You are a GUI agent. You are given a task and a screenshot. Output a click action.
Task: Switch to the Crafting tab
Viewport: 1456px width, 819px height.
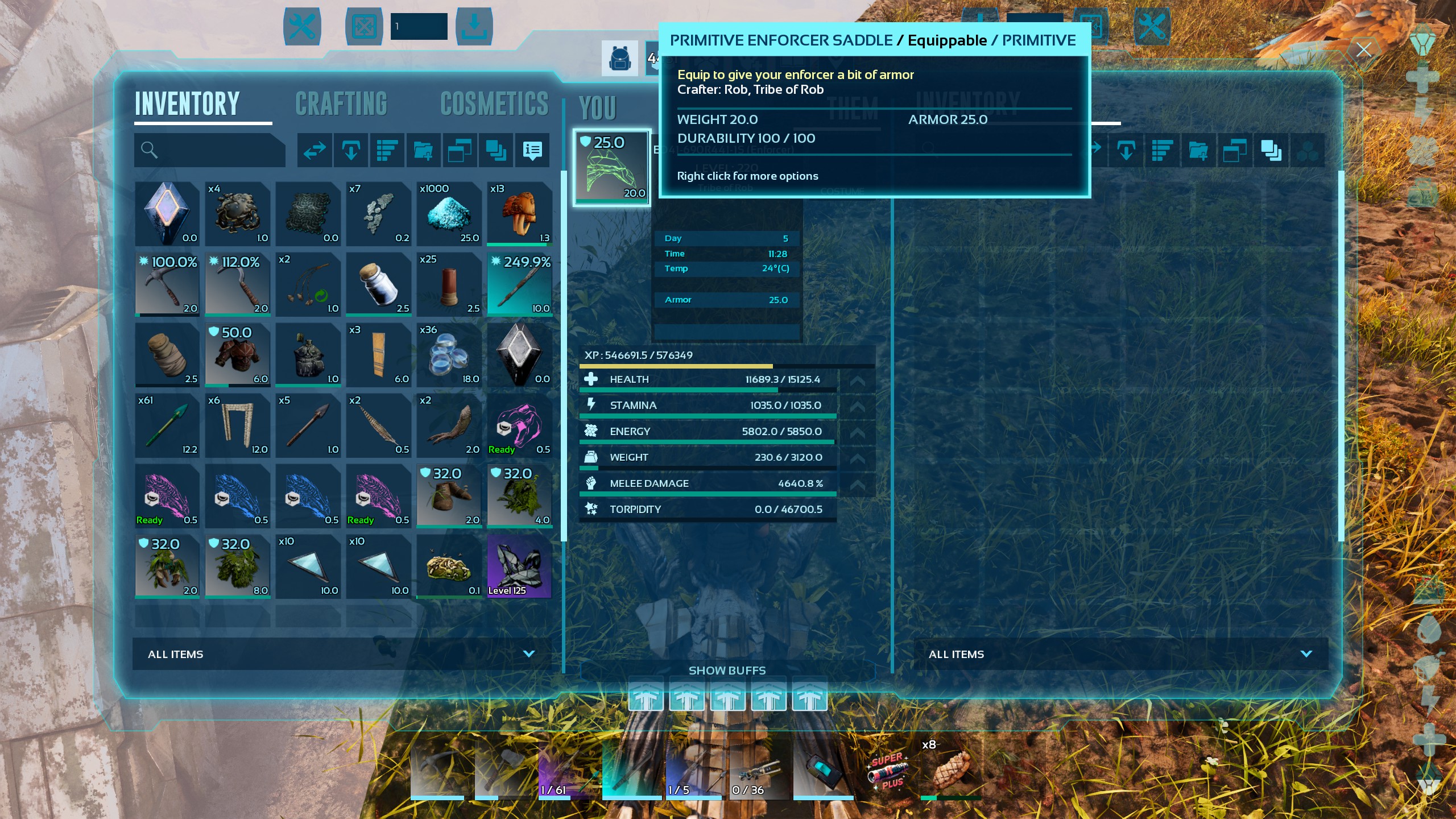(341, 104)
